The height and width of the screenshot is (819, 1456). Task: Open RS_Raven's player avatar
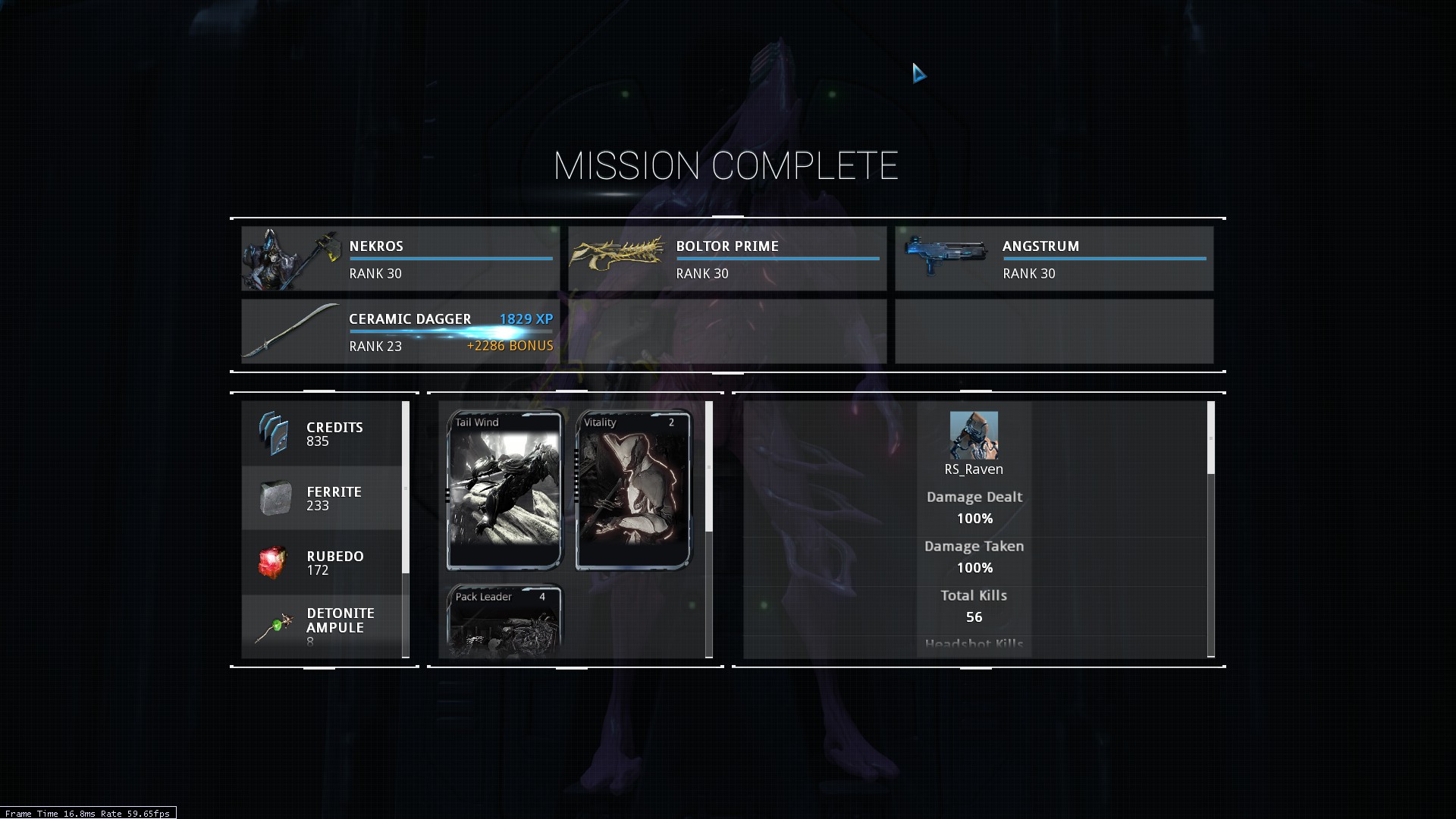[x=974, y=435]
